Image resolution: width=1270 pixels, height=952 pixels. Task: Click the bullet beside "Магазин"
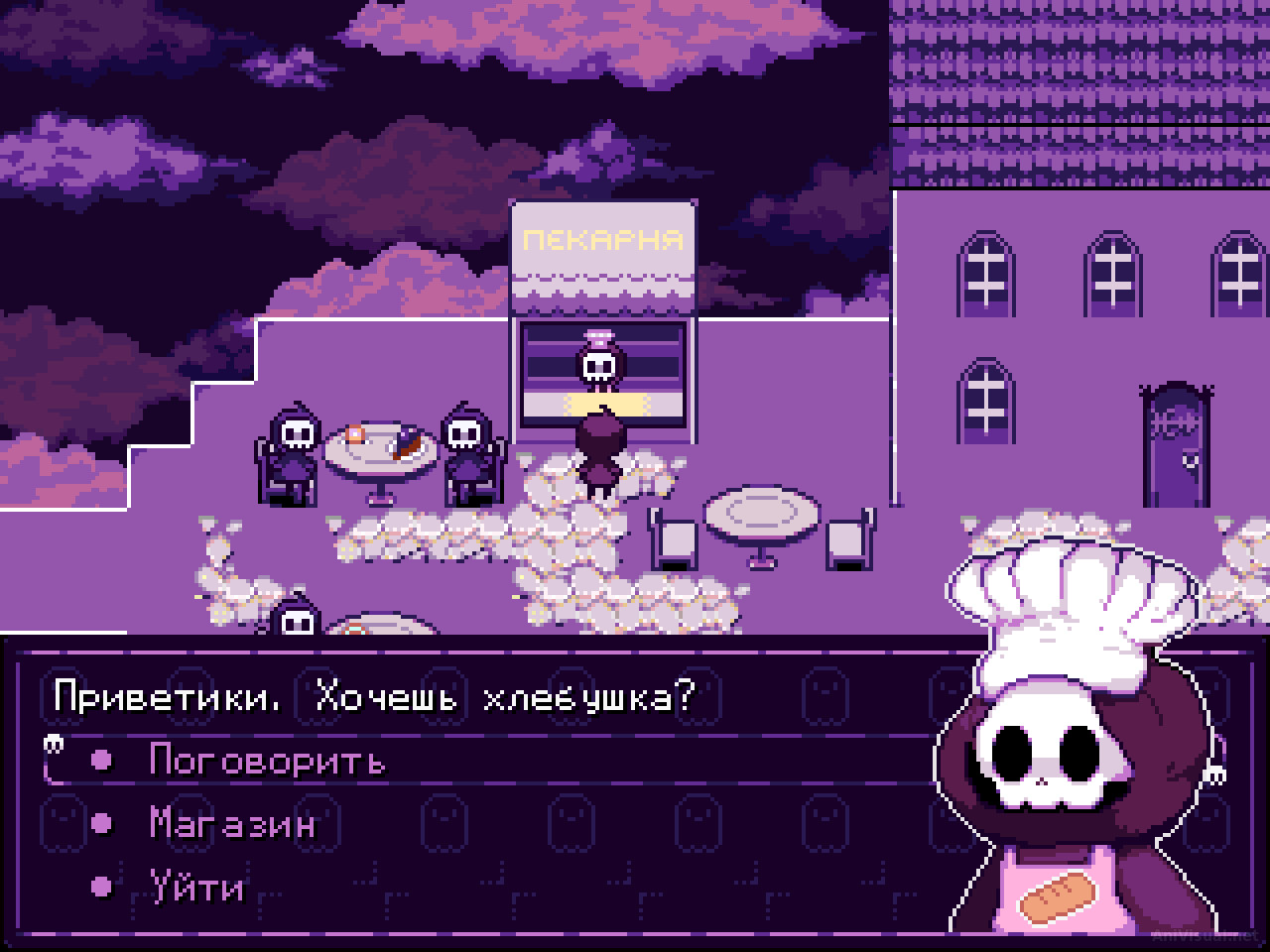99,823
